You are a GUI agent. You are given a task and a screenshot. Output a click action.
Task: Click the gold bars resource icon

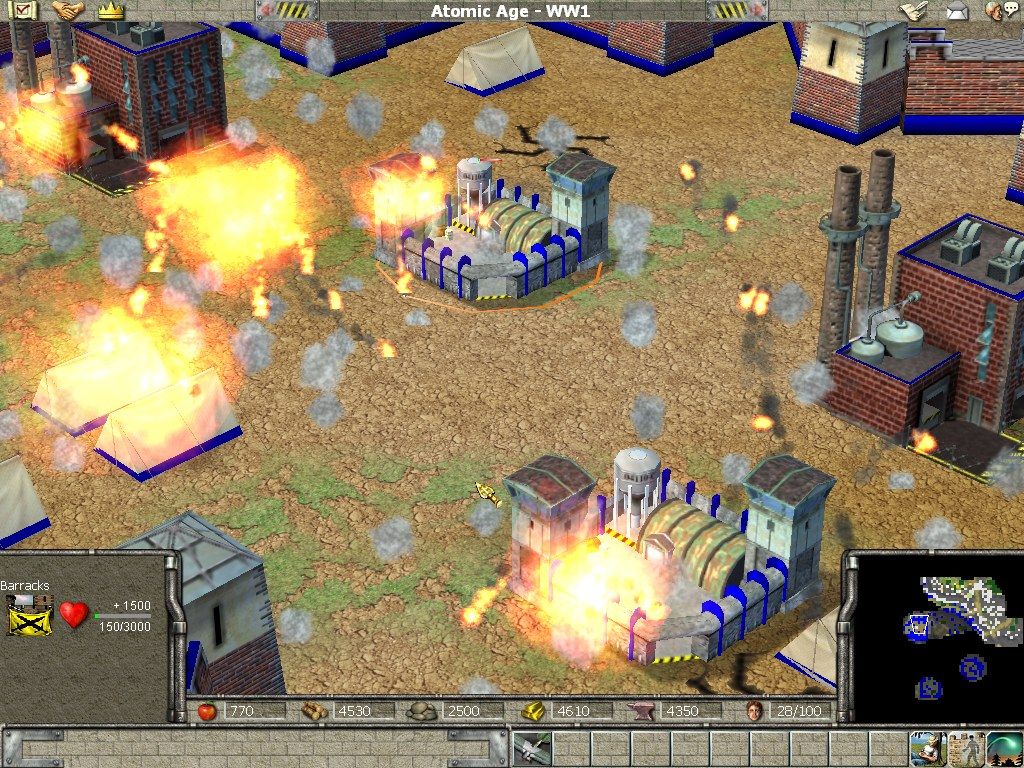pyautogui.click(x=535, y=711)
